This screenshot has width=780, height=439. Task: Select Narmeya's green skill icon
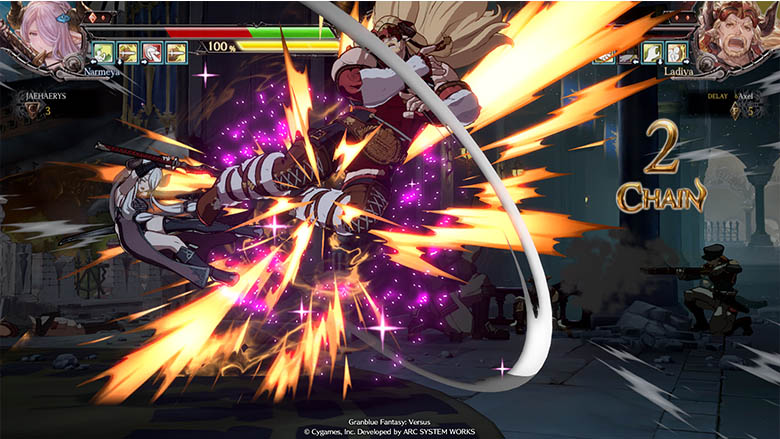[x=103, y=53]
